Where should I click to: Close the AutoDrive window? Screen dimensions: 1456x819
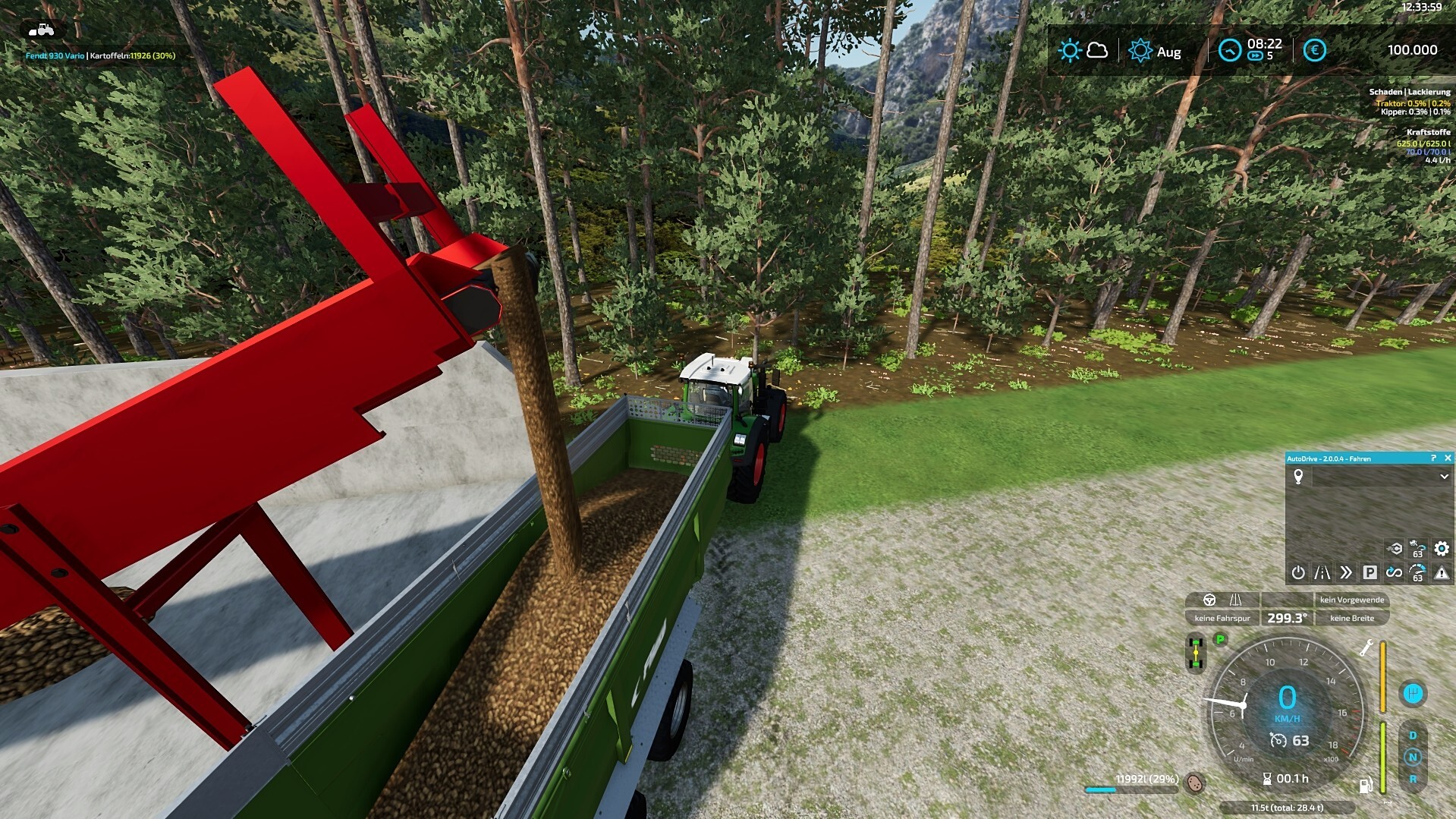tap(1448, 458)
